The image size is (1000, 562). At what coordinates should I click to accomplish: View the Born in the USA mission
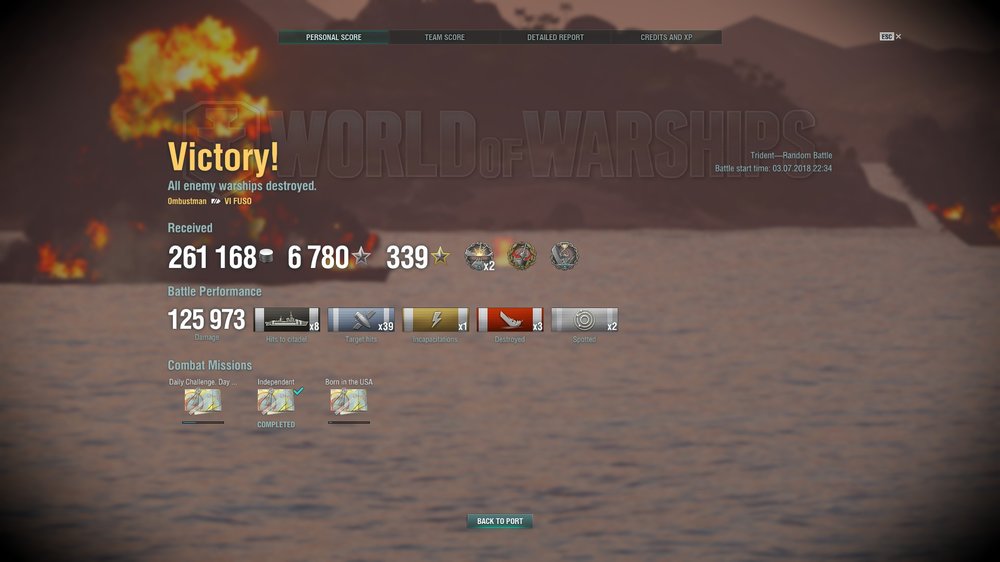pos(348,402)
